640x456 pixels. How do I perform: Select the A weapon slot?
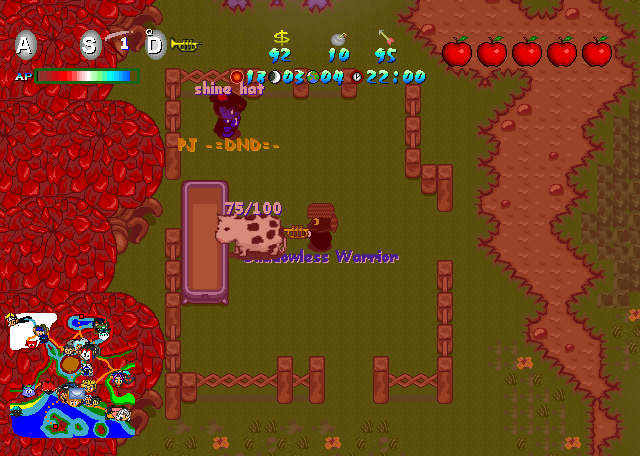coord(26,44)
